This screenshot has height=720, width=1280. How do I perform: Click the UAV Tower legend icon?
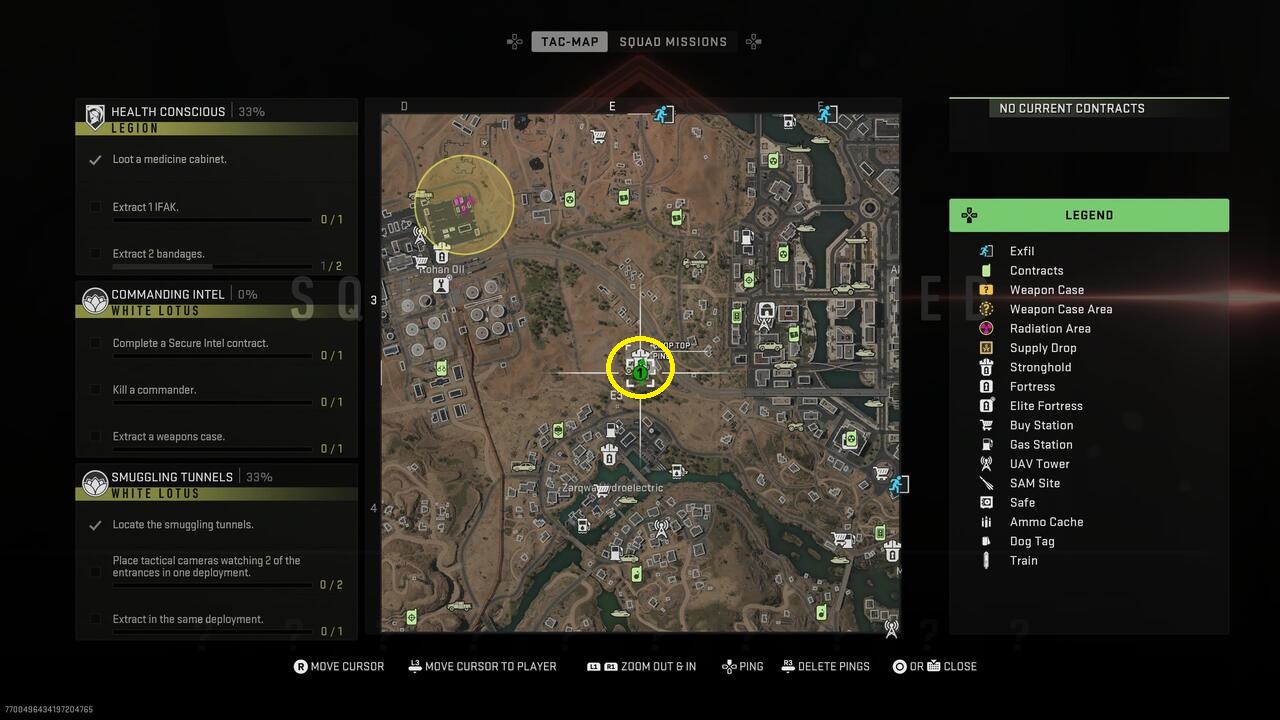(x=985, y=463)
